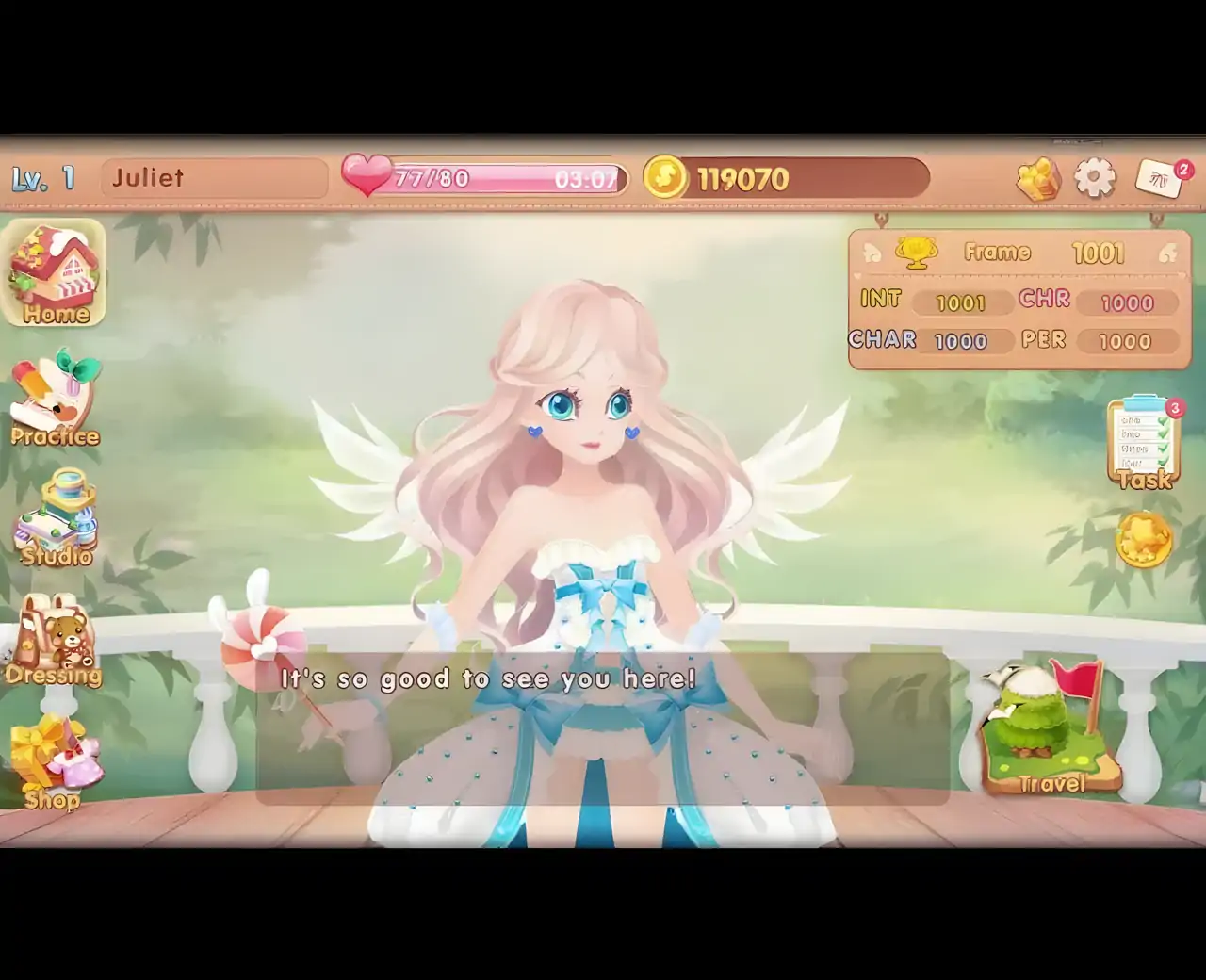
Task: Open the mail envelope with 2 notifications
Action: pos(1157,179)
